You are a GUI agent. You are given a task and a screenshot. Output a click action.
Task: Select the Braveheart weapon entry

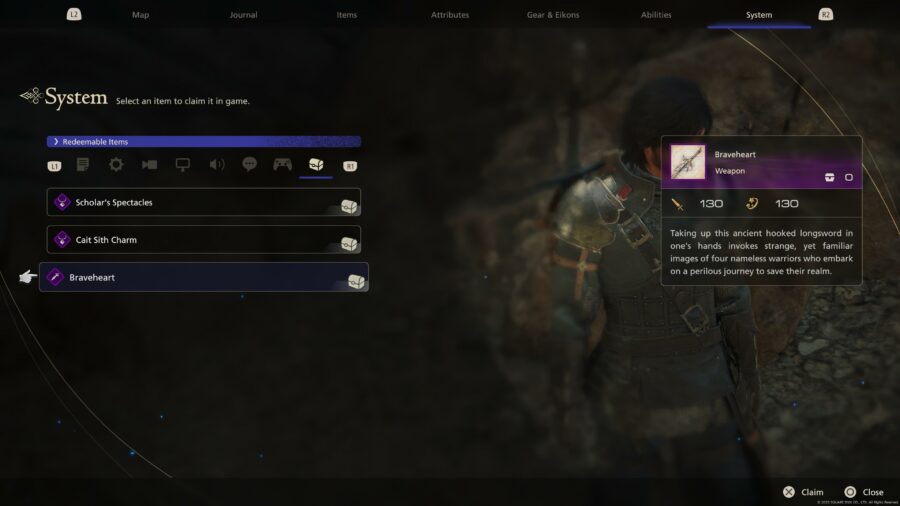[x=204, y=277]
